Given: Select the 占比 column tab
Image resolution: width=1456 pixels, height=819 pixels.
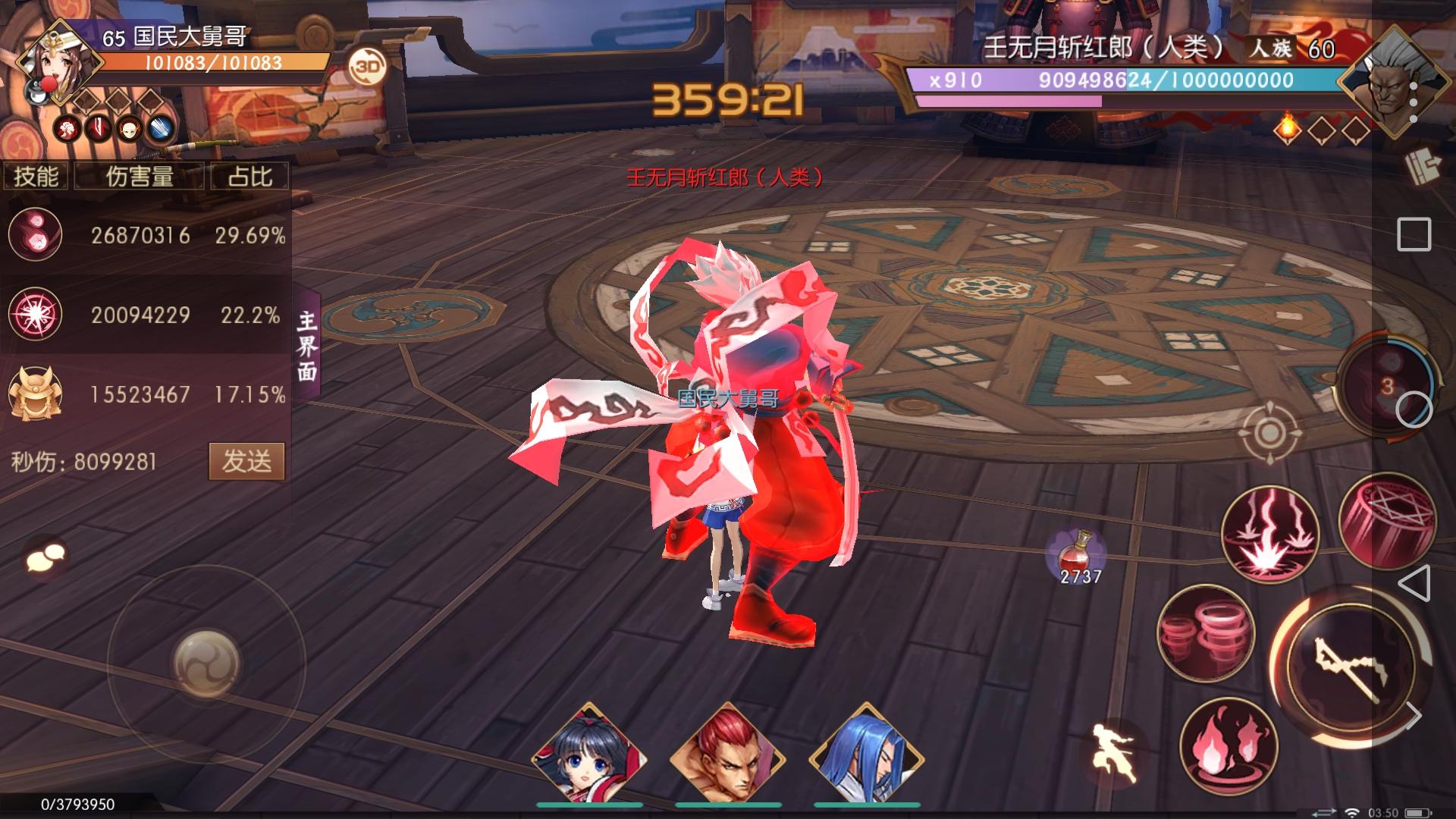Looking at the screenshot, I should [x=250, y=177].
